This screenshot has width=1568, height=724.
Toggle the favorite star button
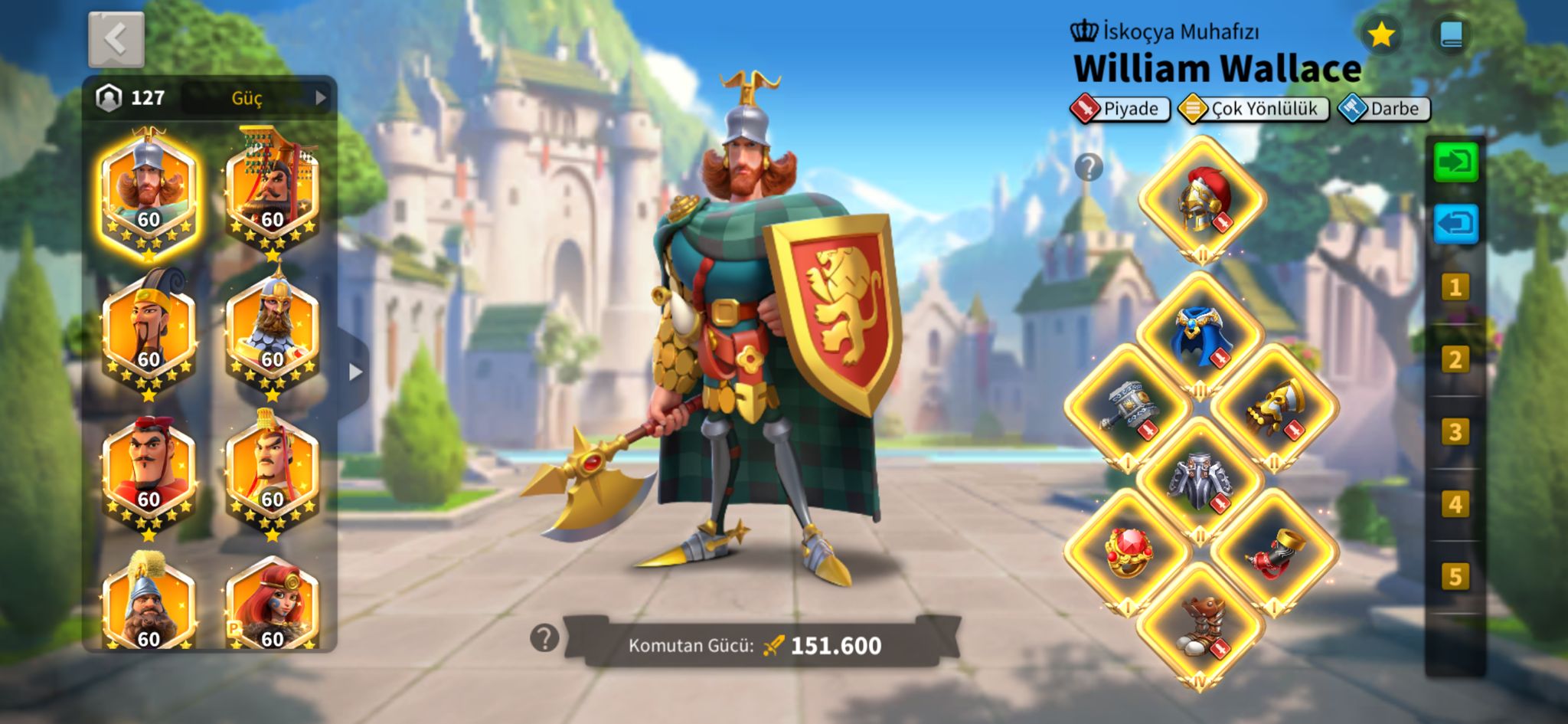coord(1380,34)
